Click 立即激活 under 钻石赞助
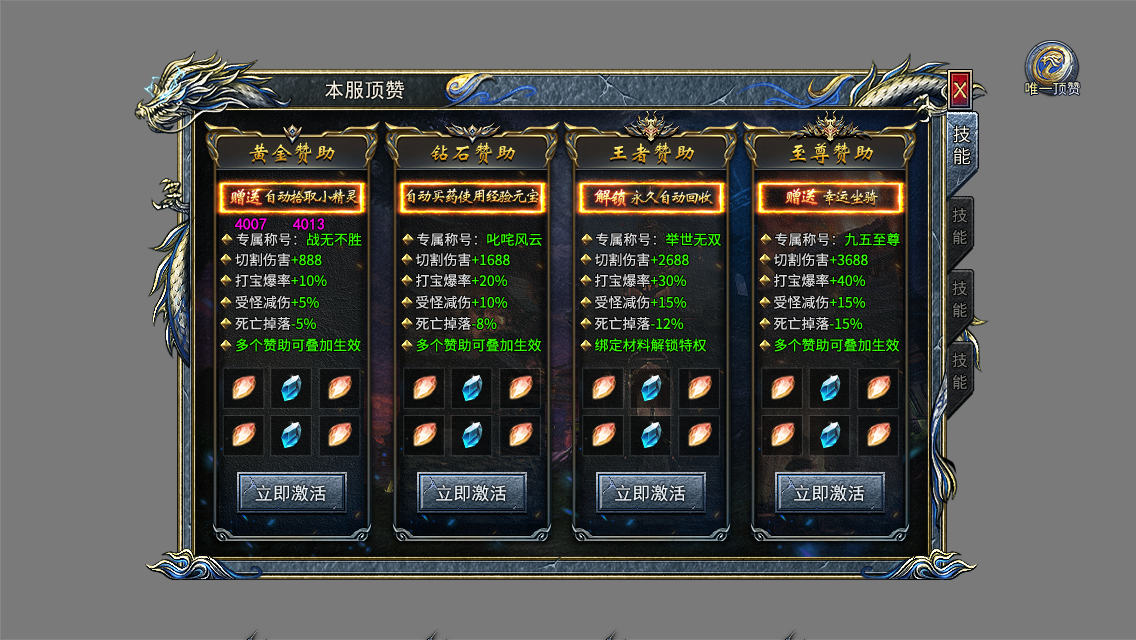The width and height of the screenshot is (1136, 640). pos(471,493)
